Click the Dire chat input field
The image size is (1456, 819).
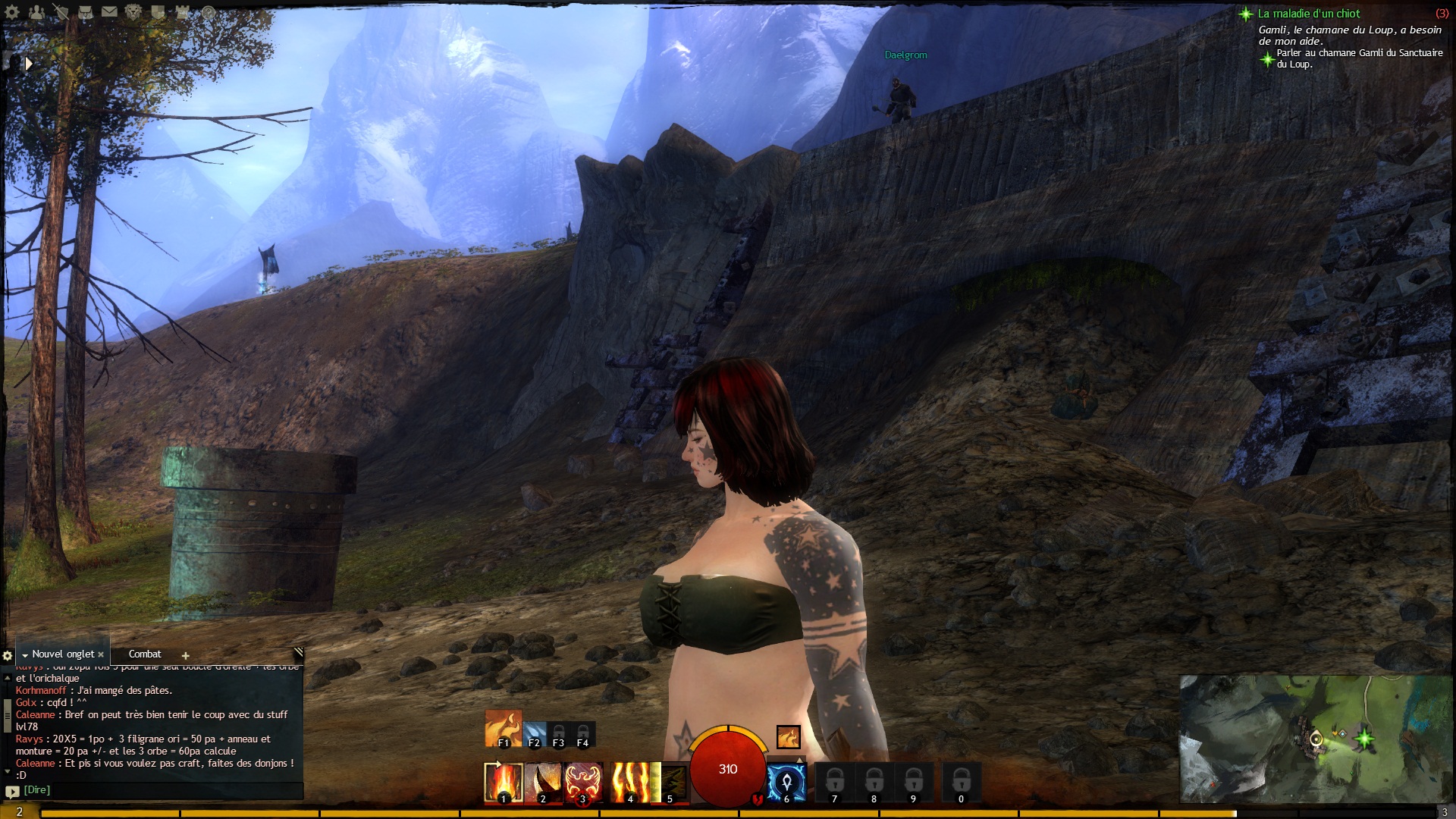click(x=159, y=790)
